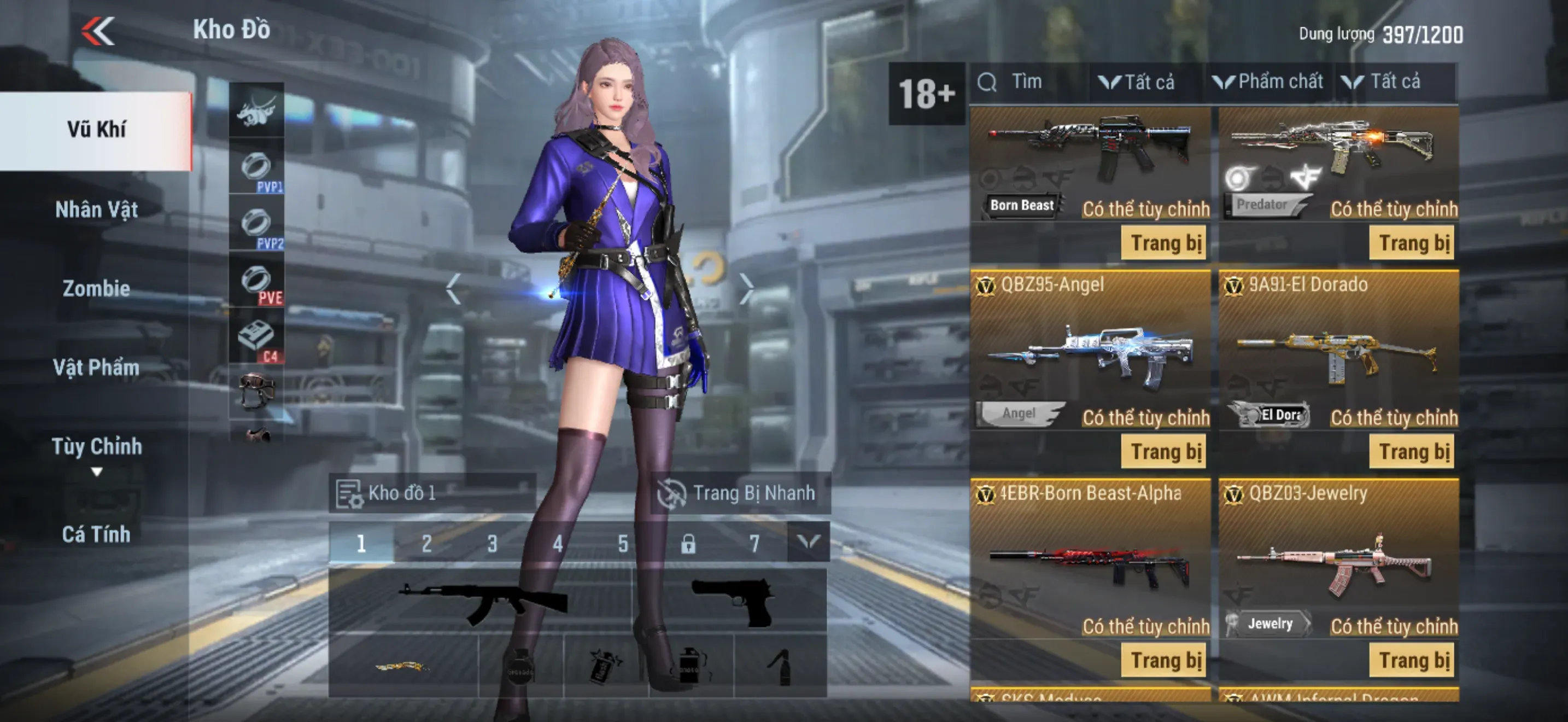Viewport: 1568px width, 722px height.
Task: Choose loadout slot 7
Action: (x=754, y=543)
